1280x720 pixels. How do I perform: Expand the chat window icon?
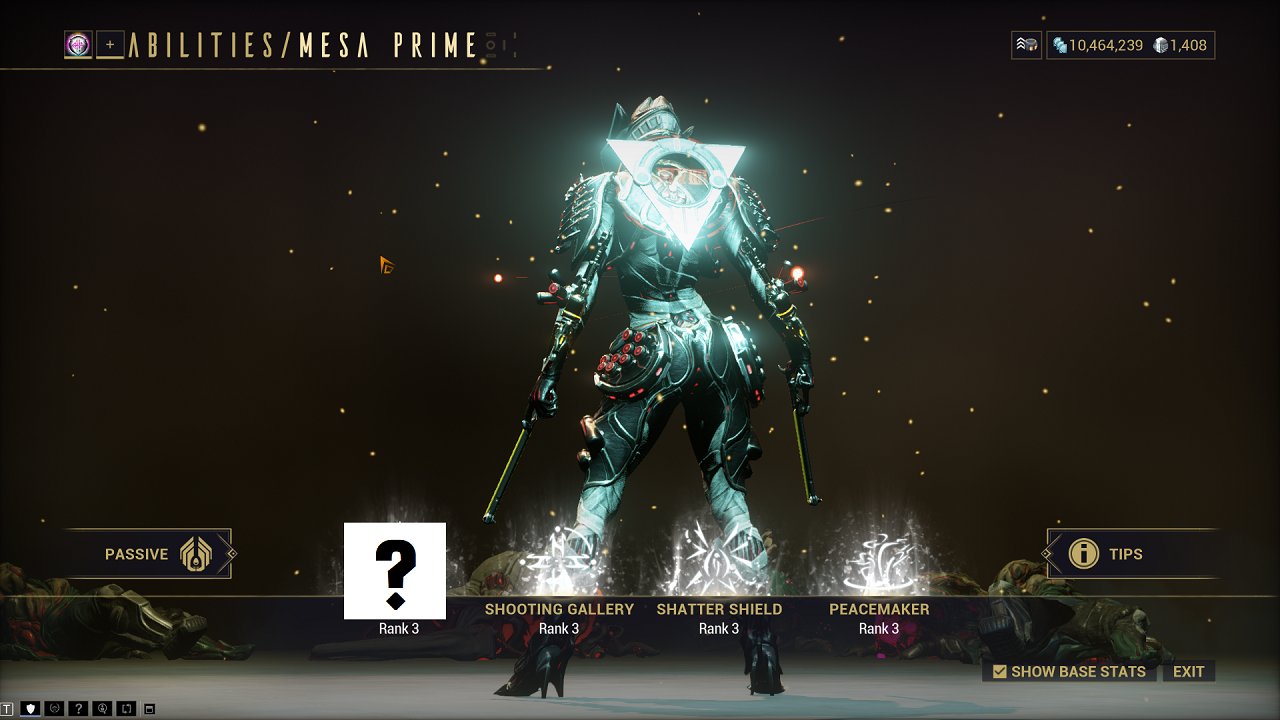(148, 708)
